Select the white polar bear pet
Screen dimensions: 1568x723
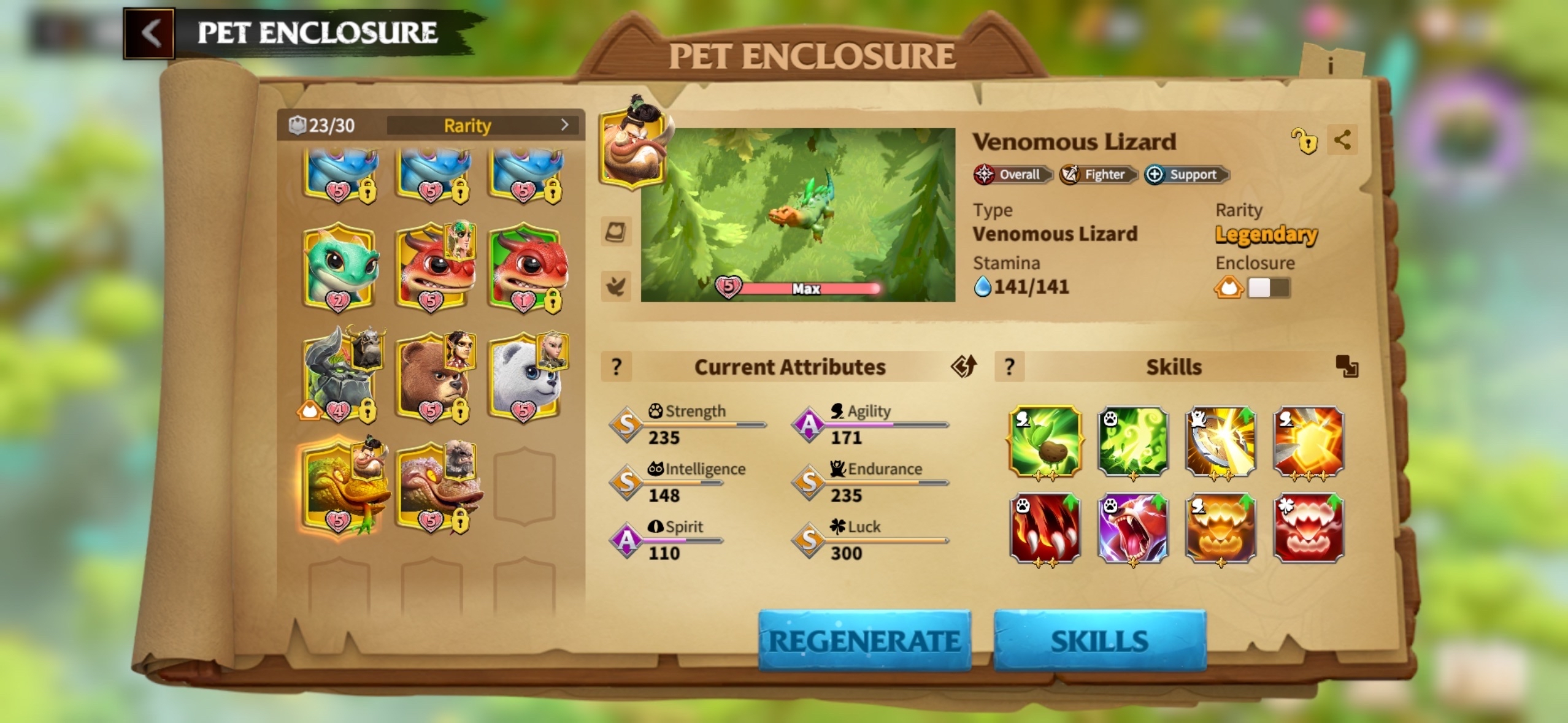(x=525, y=376)
